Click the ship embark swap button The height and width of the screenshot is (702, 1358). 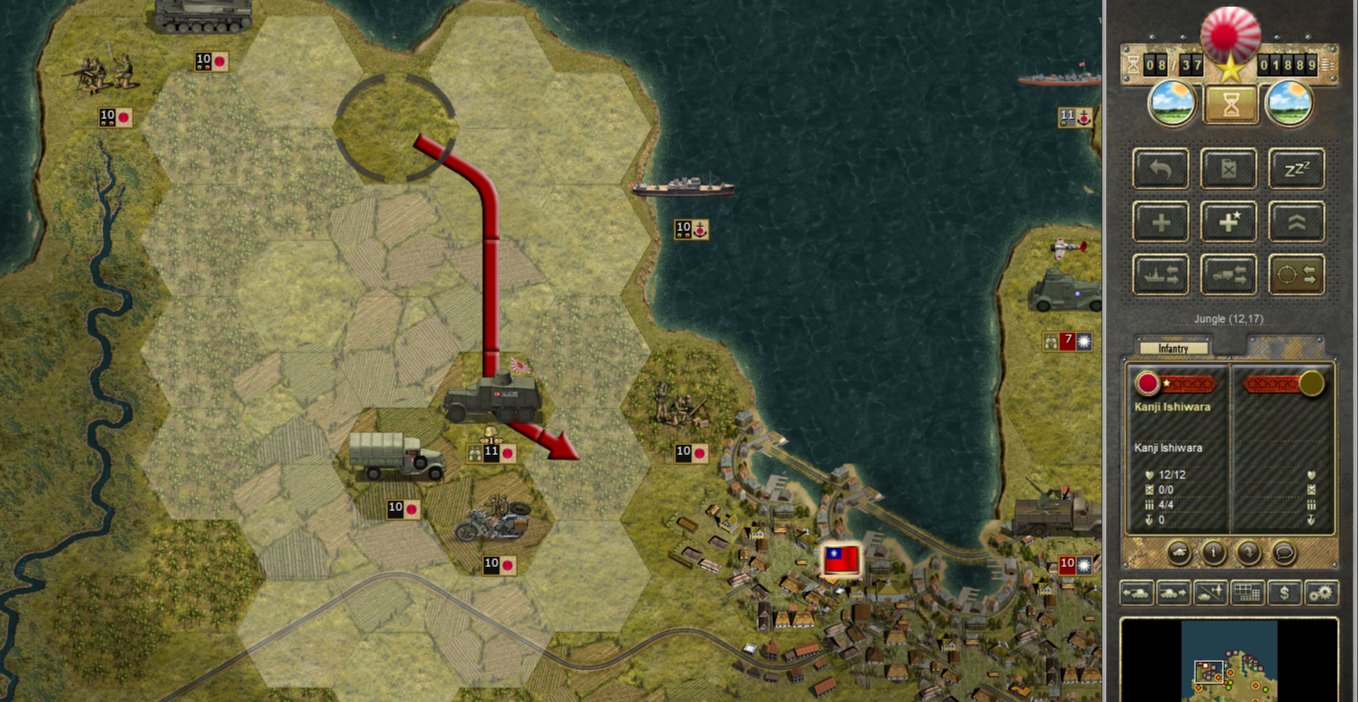point(1161,275)
